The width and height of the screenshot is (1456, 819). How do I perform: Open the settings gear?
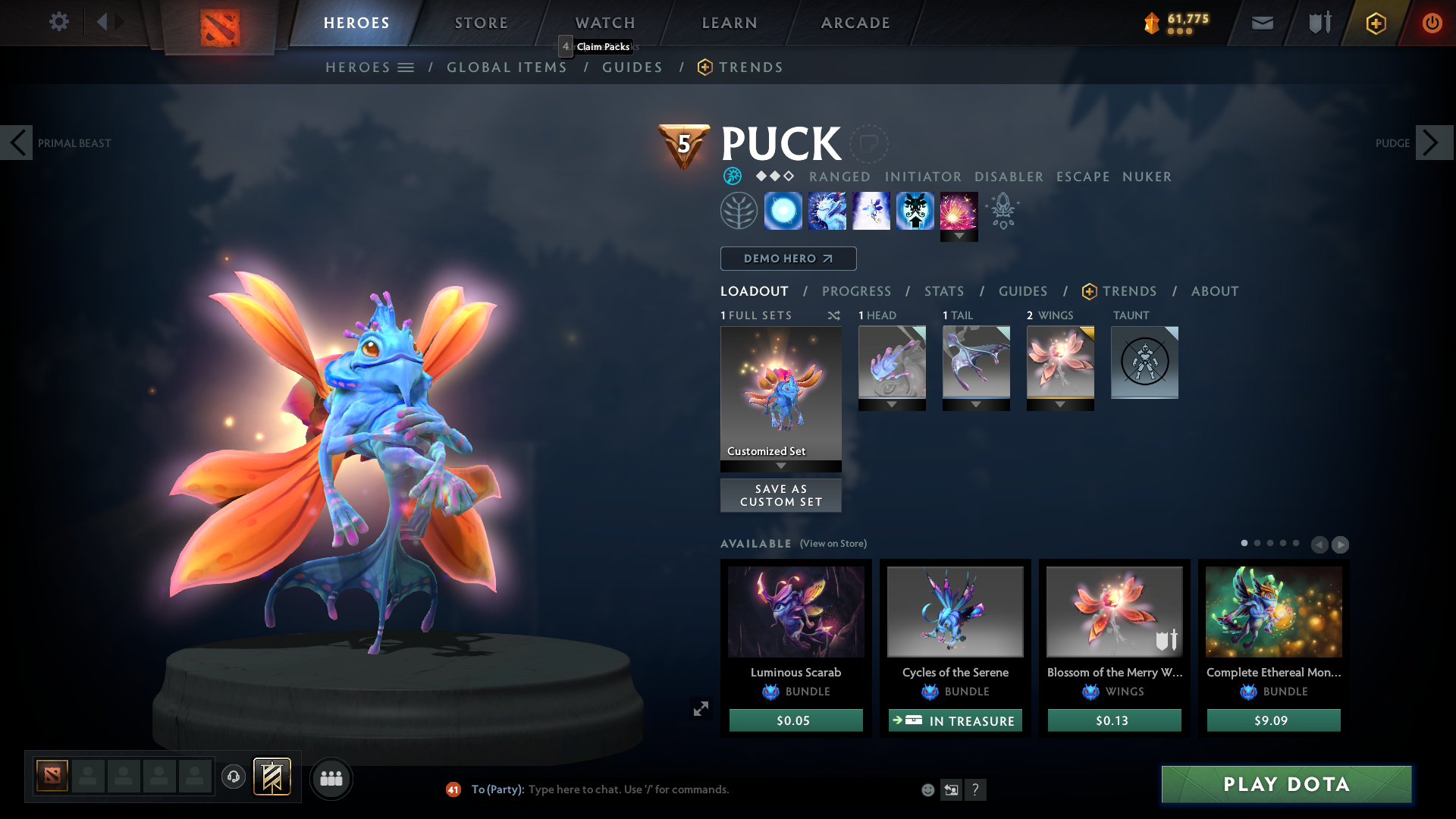[59, 22]
